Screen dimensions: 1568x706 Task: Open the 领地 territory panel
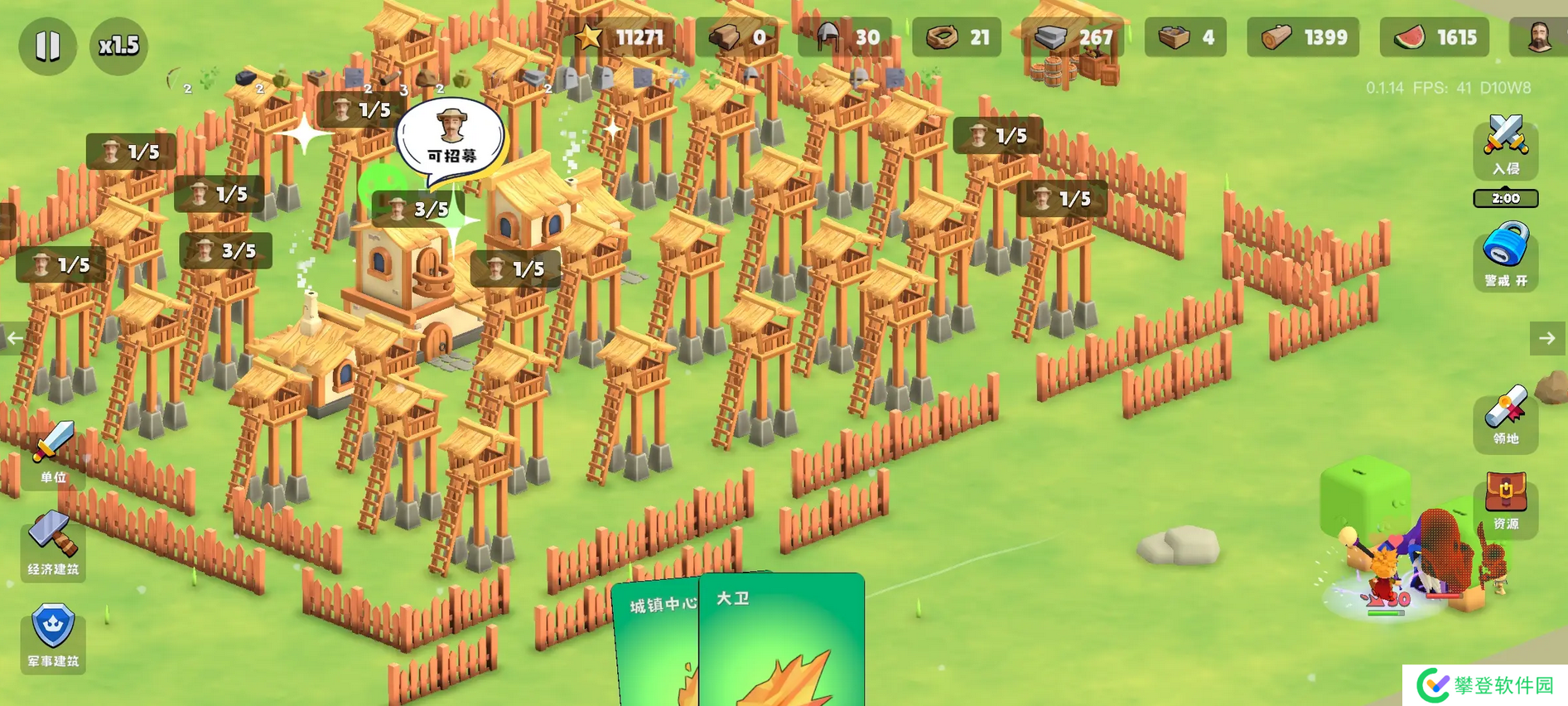tap(1505, 417)
